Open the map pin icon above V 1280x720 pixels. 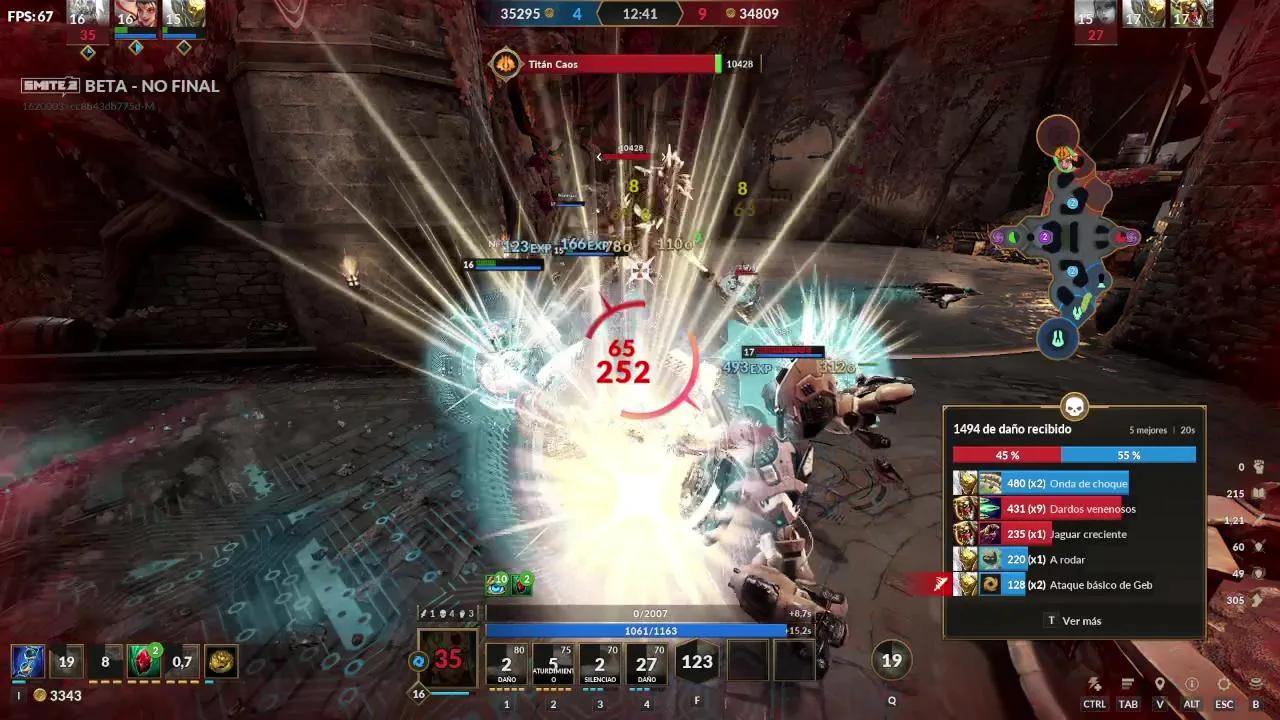tap(1160, 684)
